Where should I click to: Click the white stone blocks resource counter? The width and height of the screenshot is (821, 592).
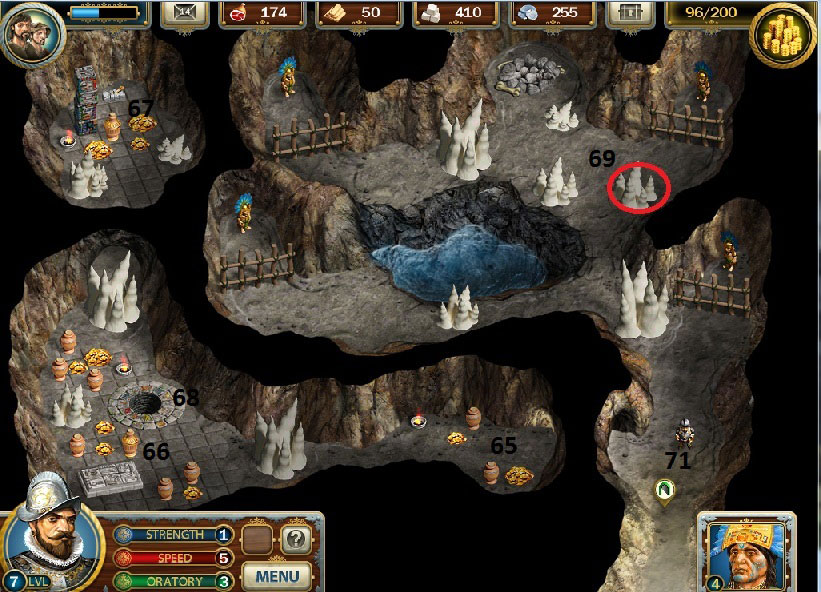(x=454, y=13)
